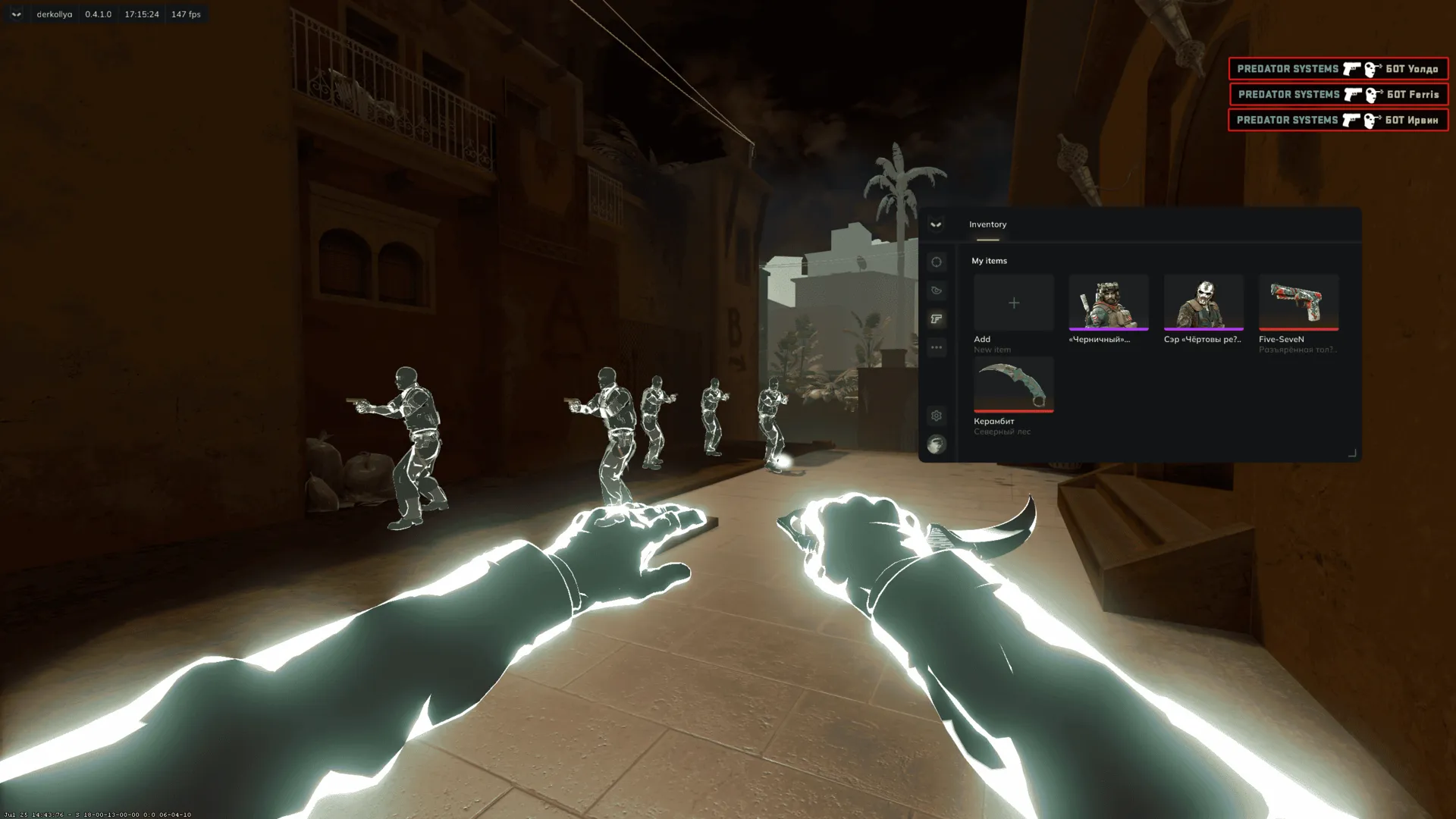Open the crosshair section in the sidebar
Image resolution: width=1456 pixels, height=819 pixels.
pyautogui.click(x=937, y=262)
